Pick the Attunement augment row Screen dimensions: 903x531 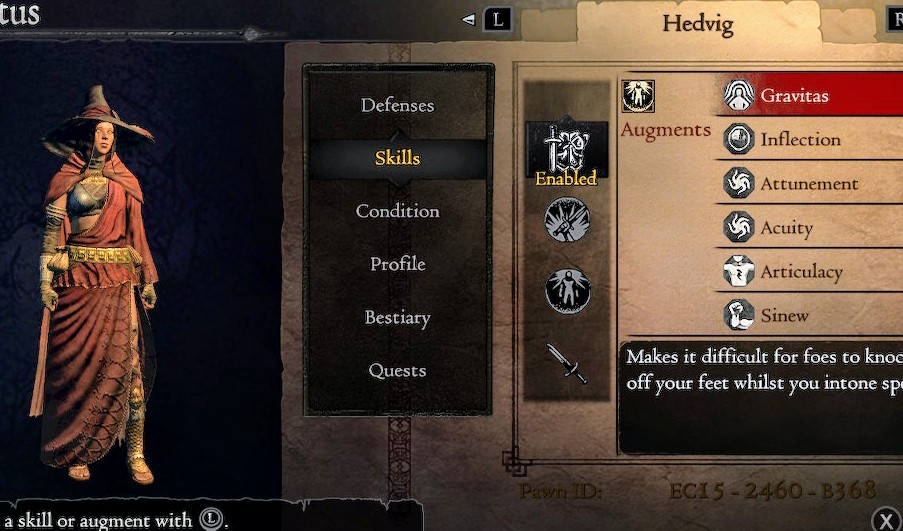(x=810, y=184)
